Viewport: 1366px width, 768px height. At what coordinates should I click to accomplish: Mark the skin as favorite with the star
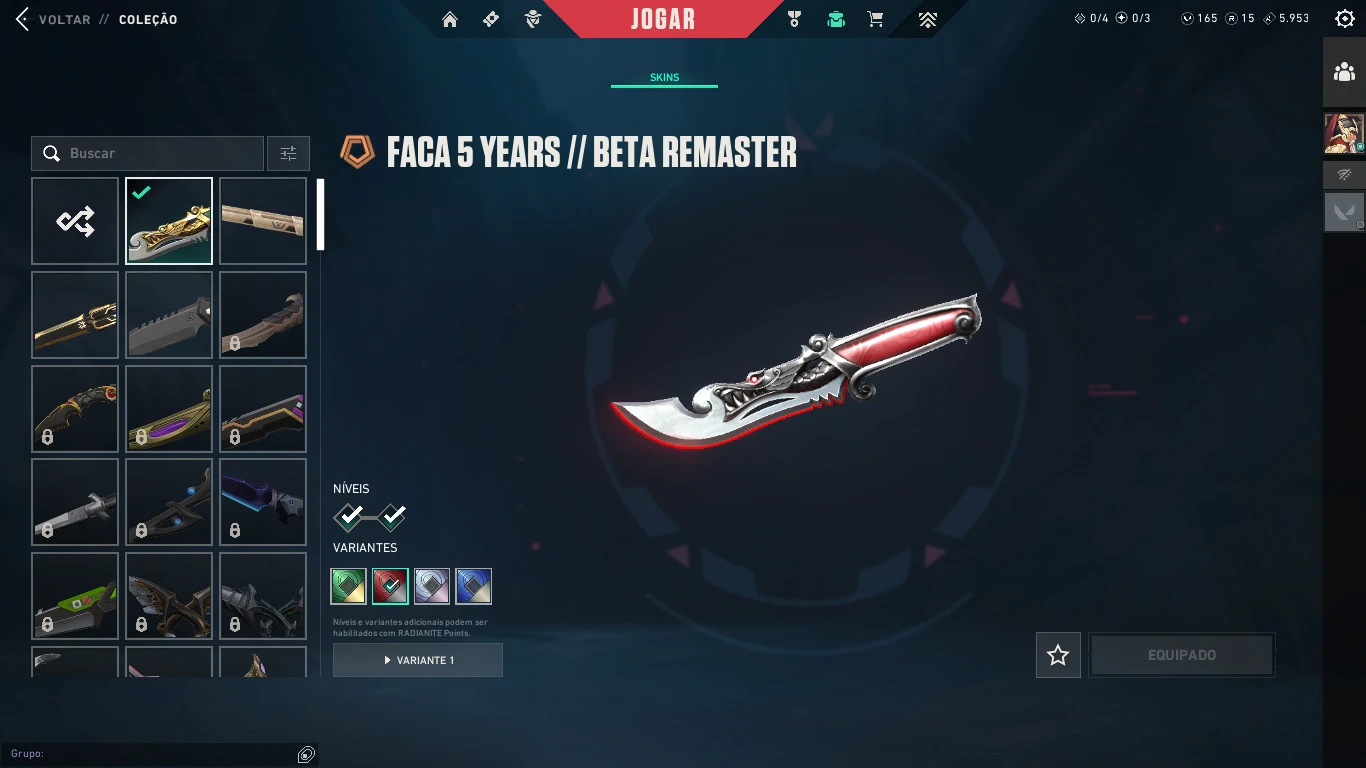click(x=1058, y=655)
